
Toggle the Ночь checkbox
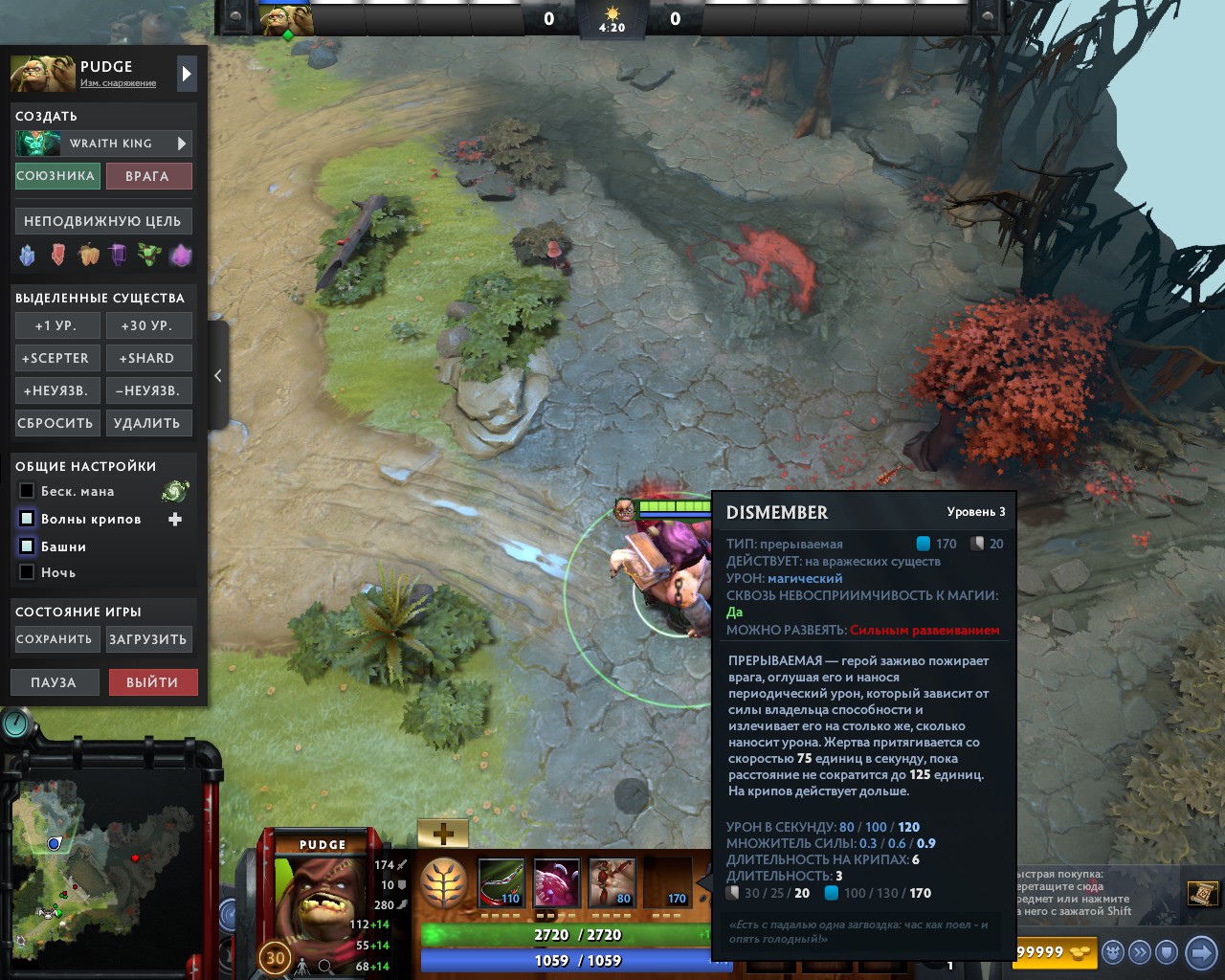tap(26, 572)
